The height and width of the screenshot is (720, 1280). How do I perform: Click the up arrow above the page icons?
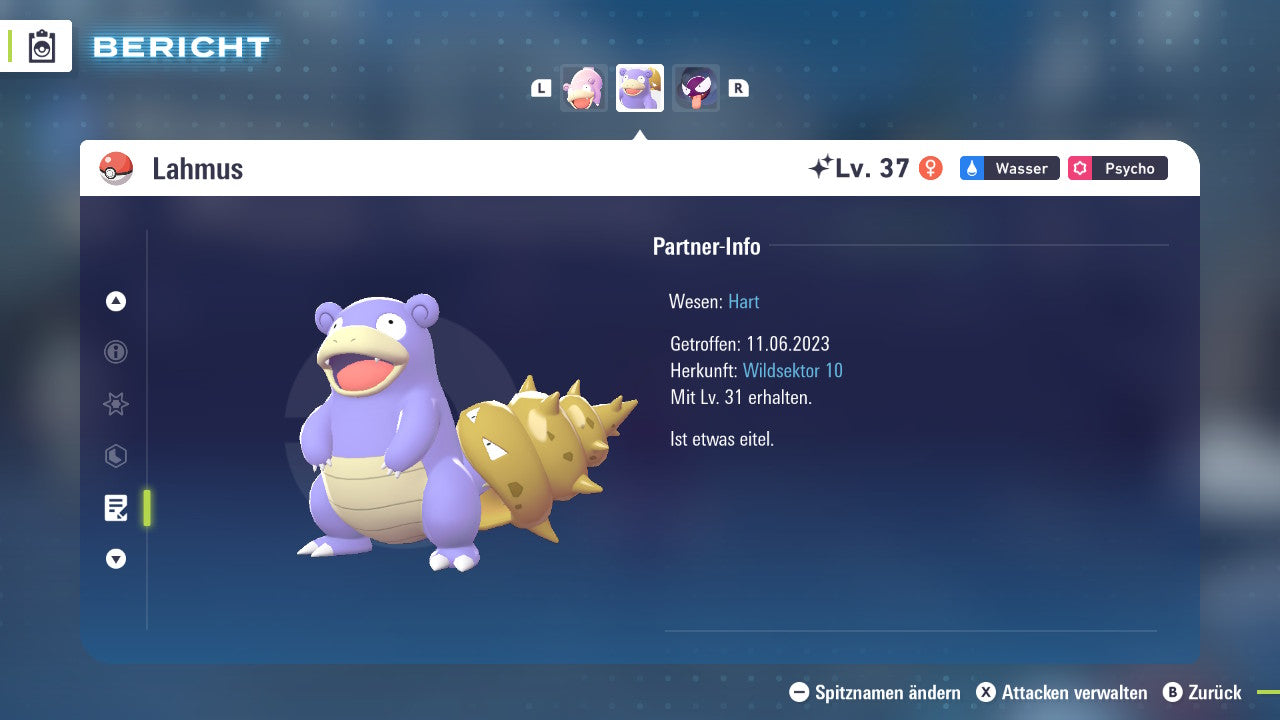click(116, 301)
